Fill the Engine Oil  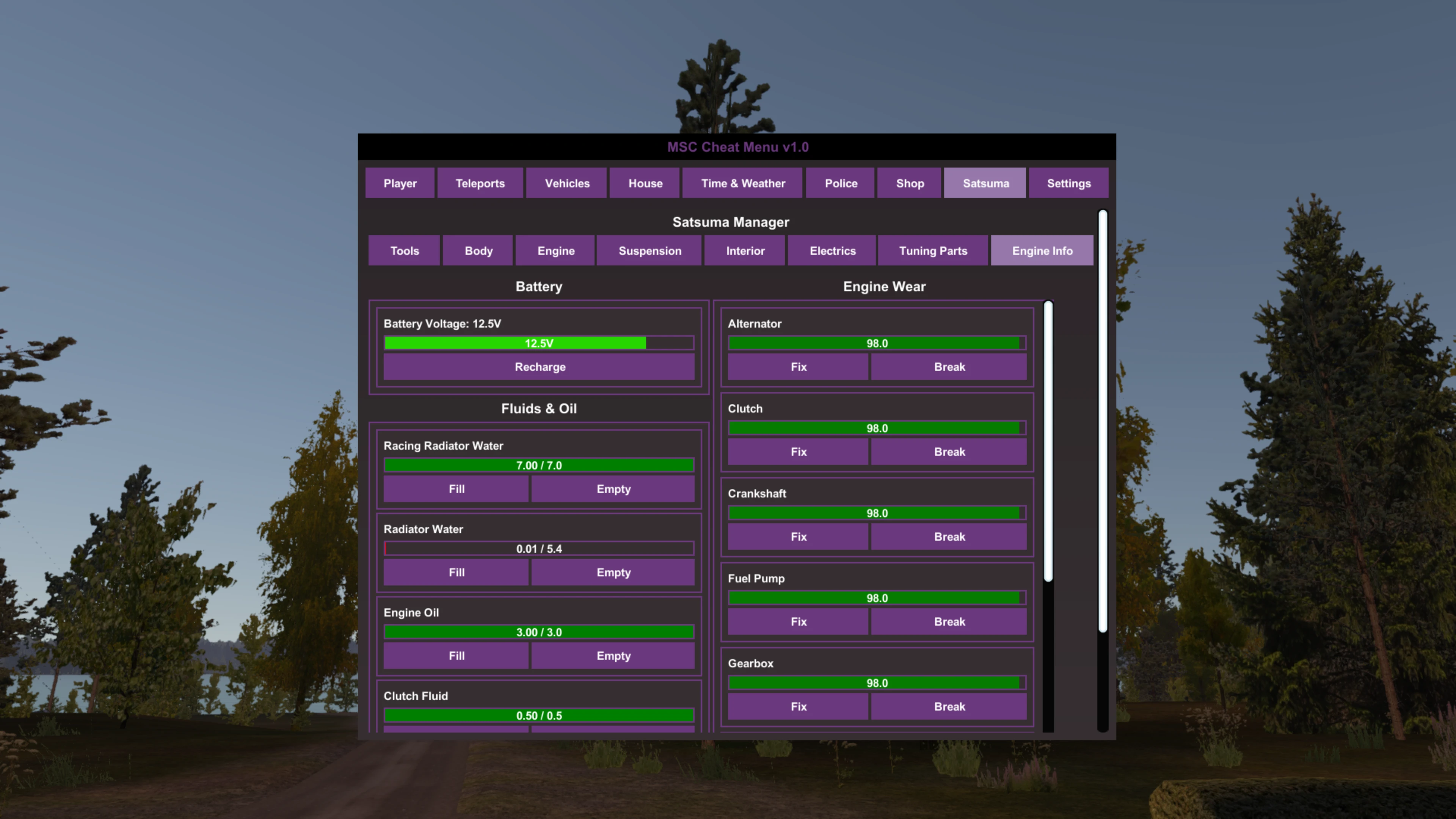455,656
